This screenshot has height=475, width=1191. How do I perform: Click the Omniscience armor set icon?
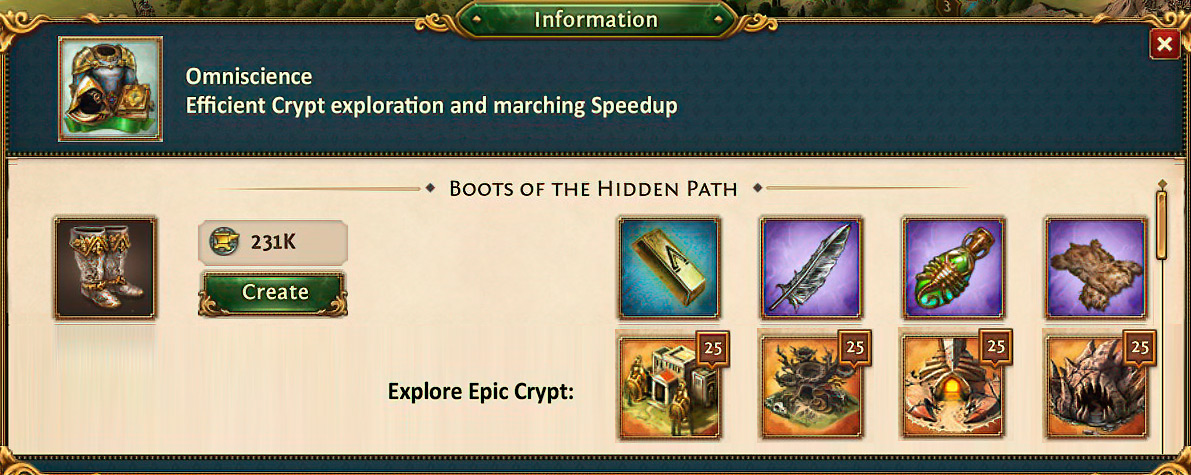(110, 89)
